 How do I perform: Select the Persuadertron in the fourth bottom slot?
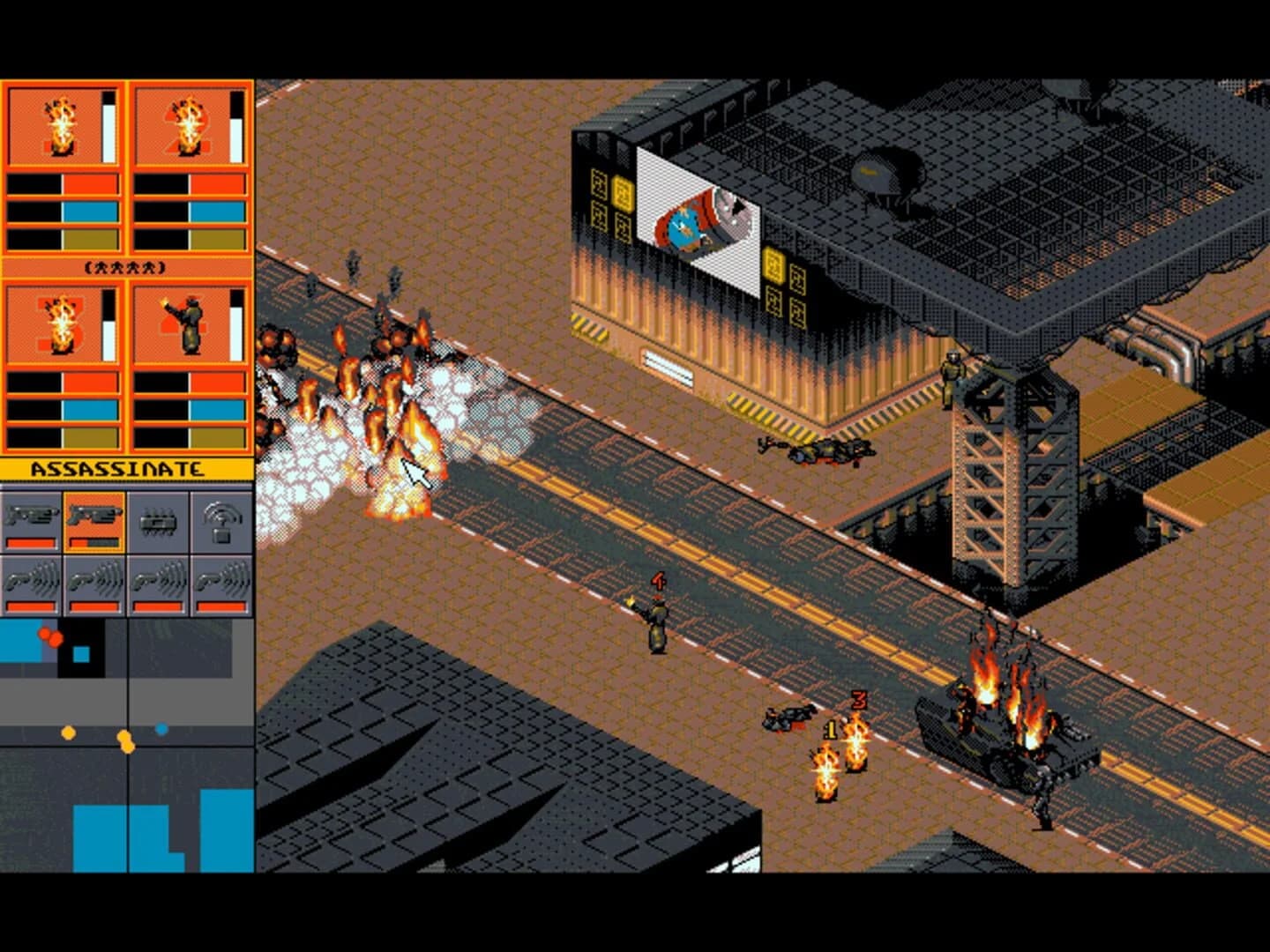pos(221,579)
